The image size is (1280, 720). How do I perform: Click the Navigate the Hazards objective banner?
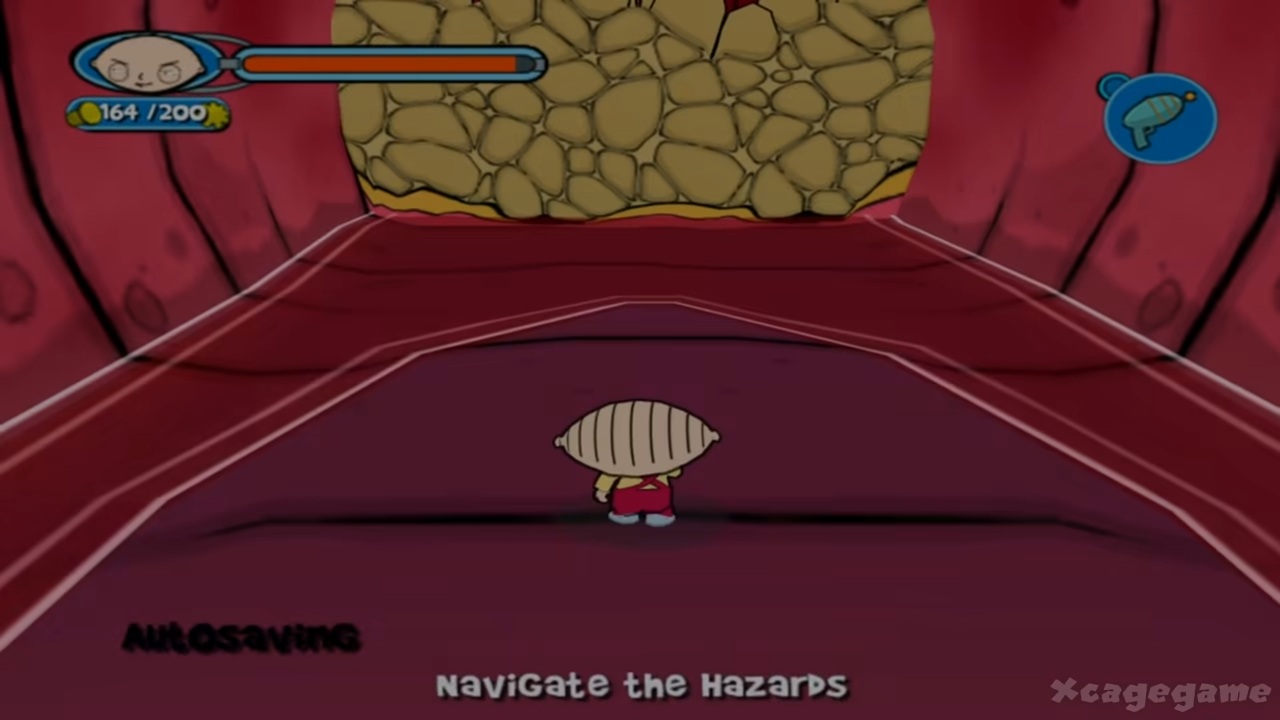[x=640, y=686]
